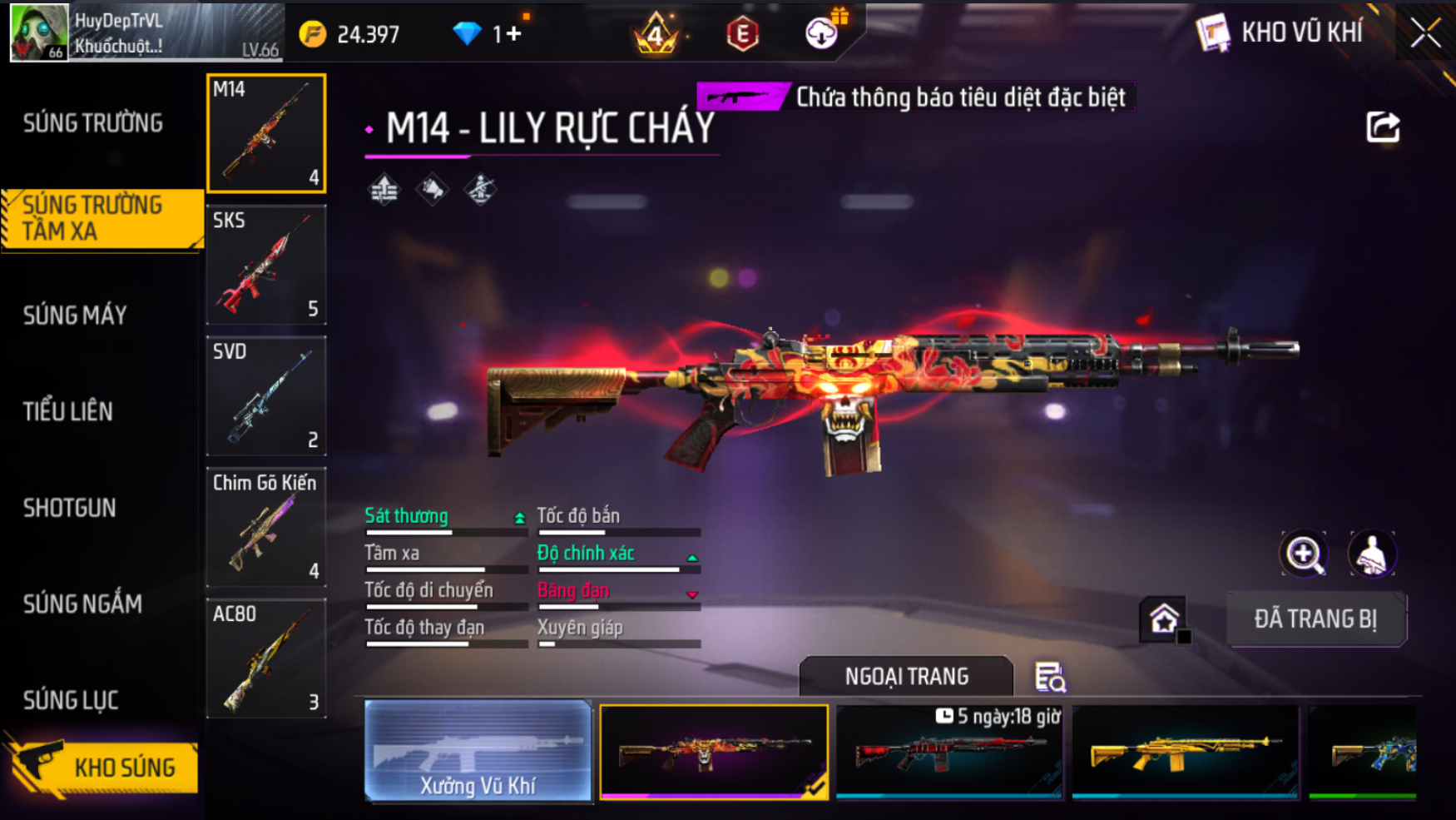This screenshot has width=1456, height=820.
Task: Click the Đã Trang Bị equipped button
Action: [1315, 619]
